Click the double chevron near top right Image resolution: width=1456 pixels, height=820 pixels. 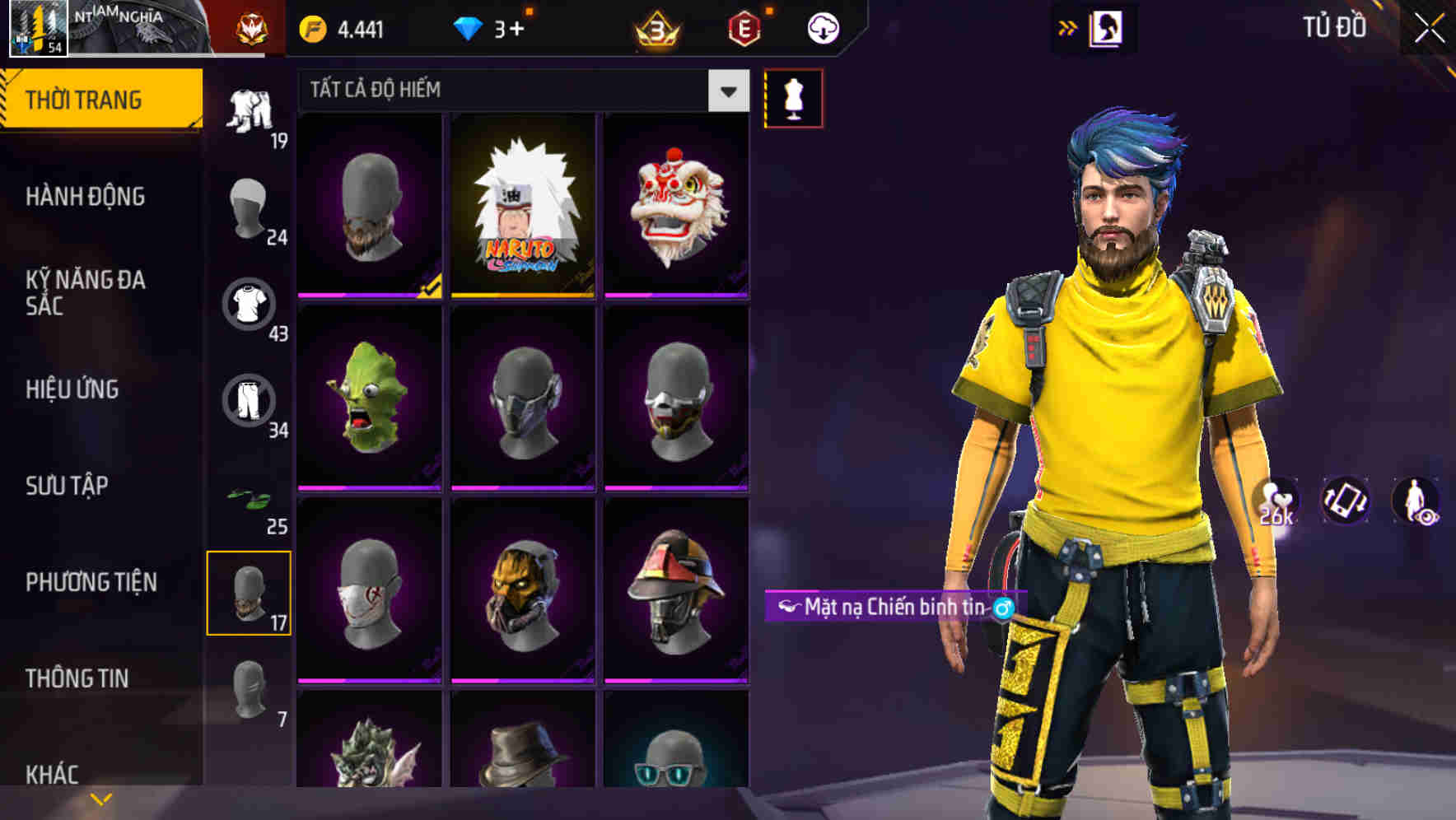(1066, 26)
